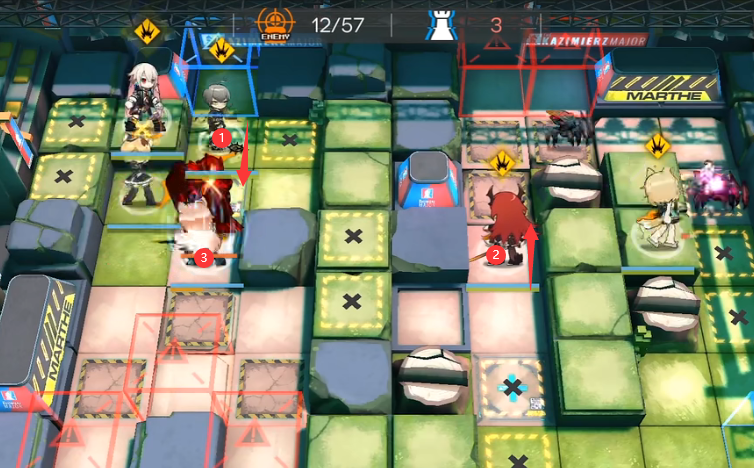The image size is (754, 468).
Task: Select skill-ready diamond over grey-haired operator
Action: [x=221, y=48]
